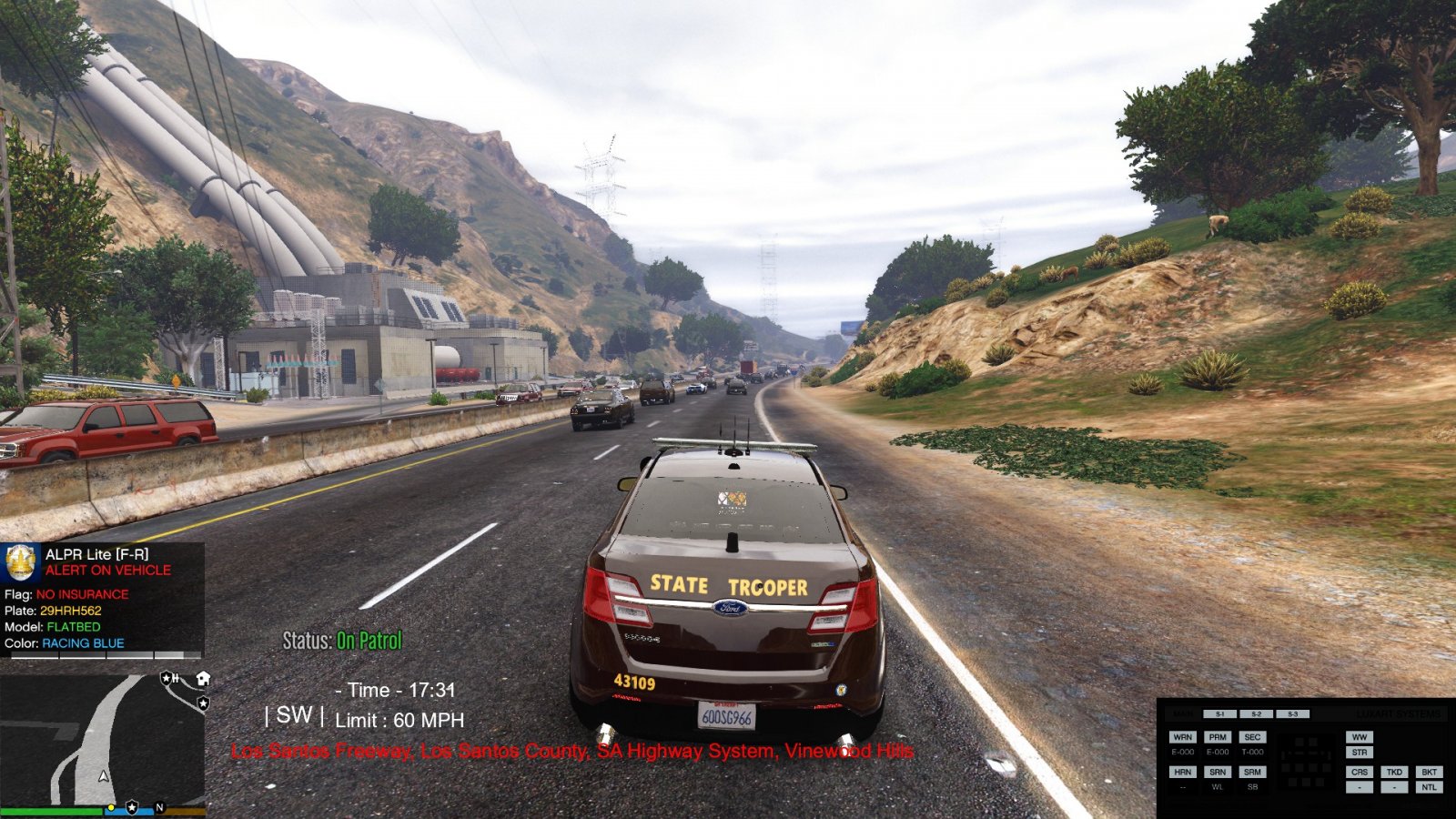Activate the PRM primary lights button
This screenshot has height=819, width=1456.
click(x=1218, y=737)
